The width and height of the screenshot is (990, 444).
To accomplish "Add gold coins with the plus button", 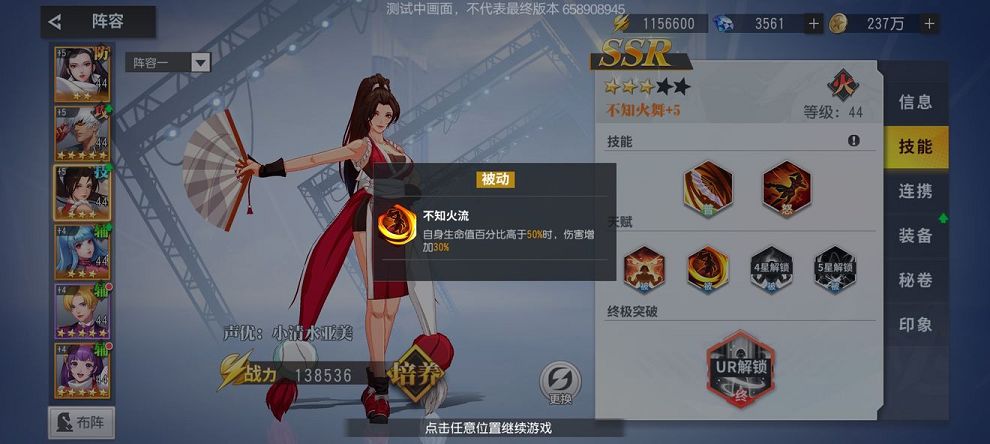I will [929, 23].
